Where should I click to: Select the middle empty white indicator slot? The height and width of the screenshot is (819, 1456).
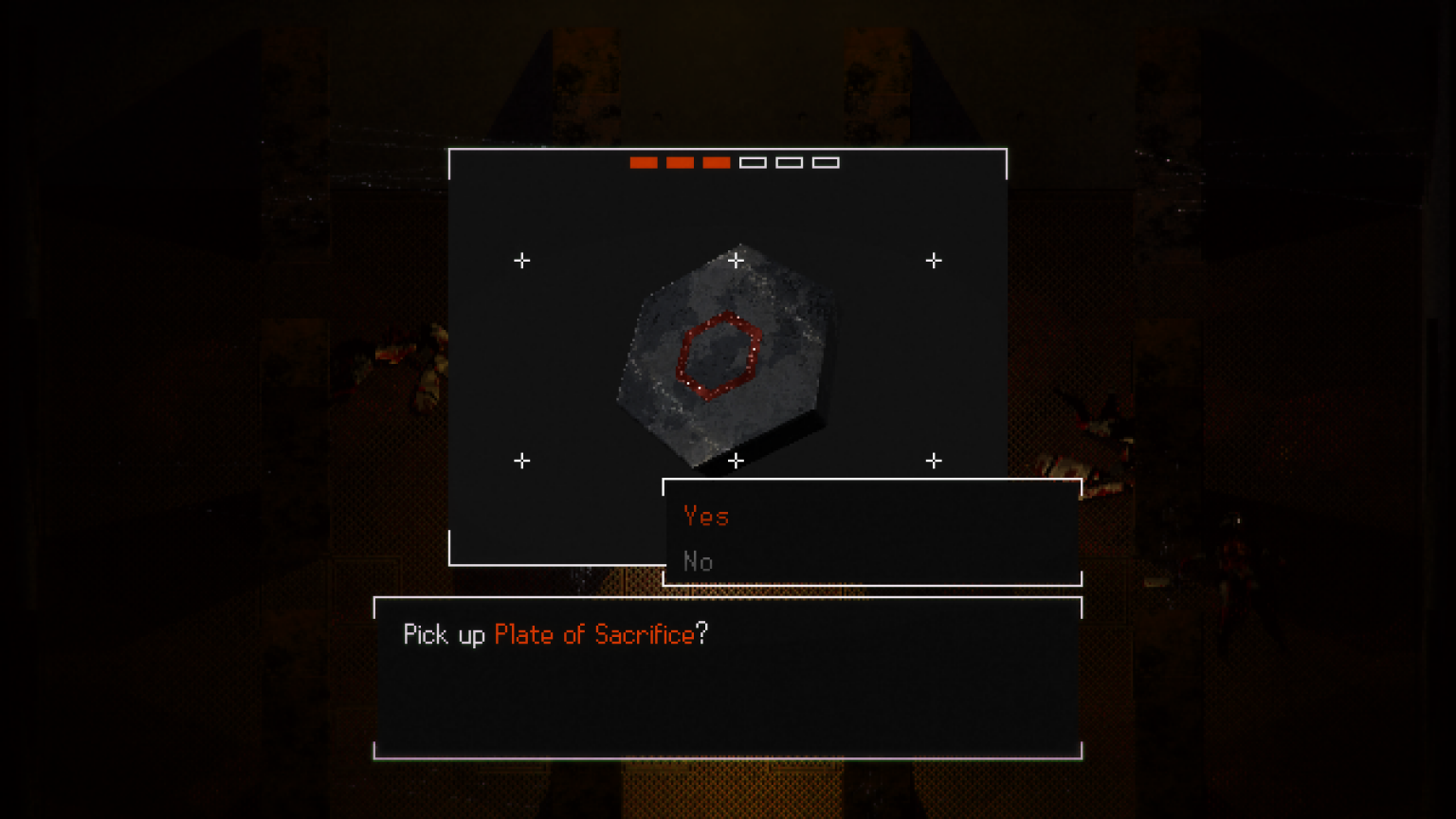point(790,162)
